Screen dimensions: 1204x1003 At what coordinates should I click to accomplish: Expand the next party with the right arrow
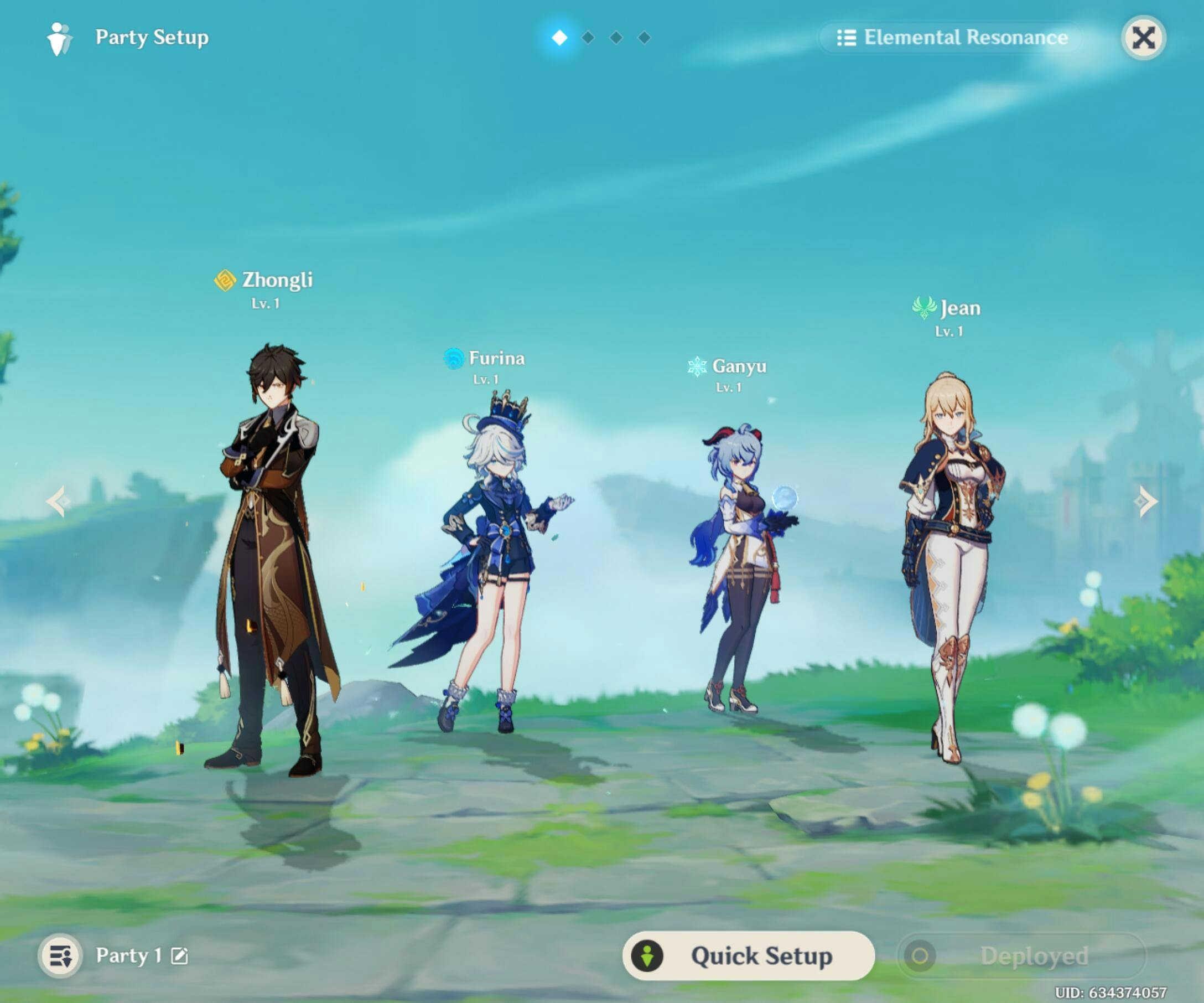point(1144,500)
